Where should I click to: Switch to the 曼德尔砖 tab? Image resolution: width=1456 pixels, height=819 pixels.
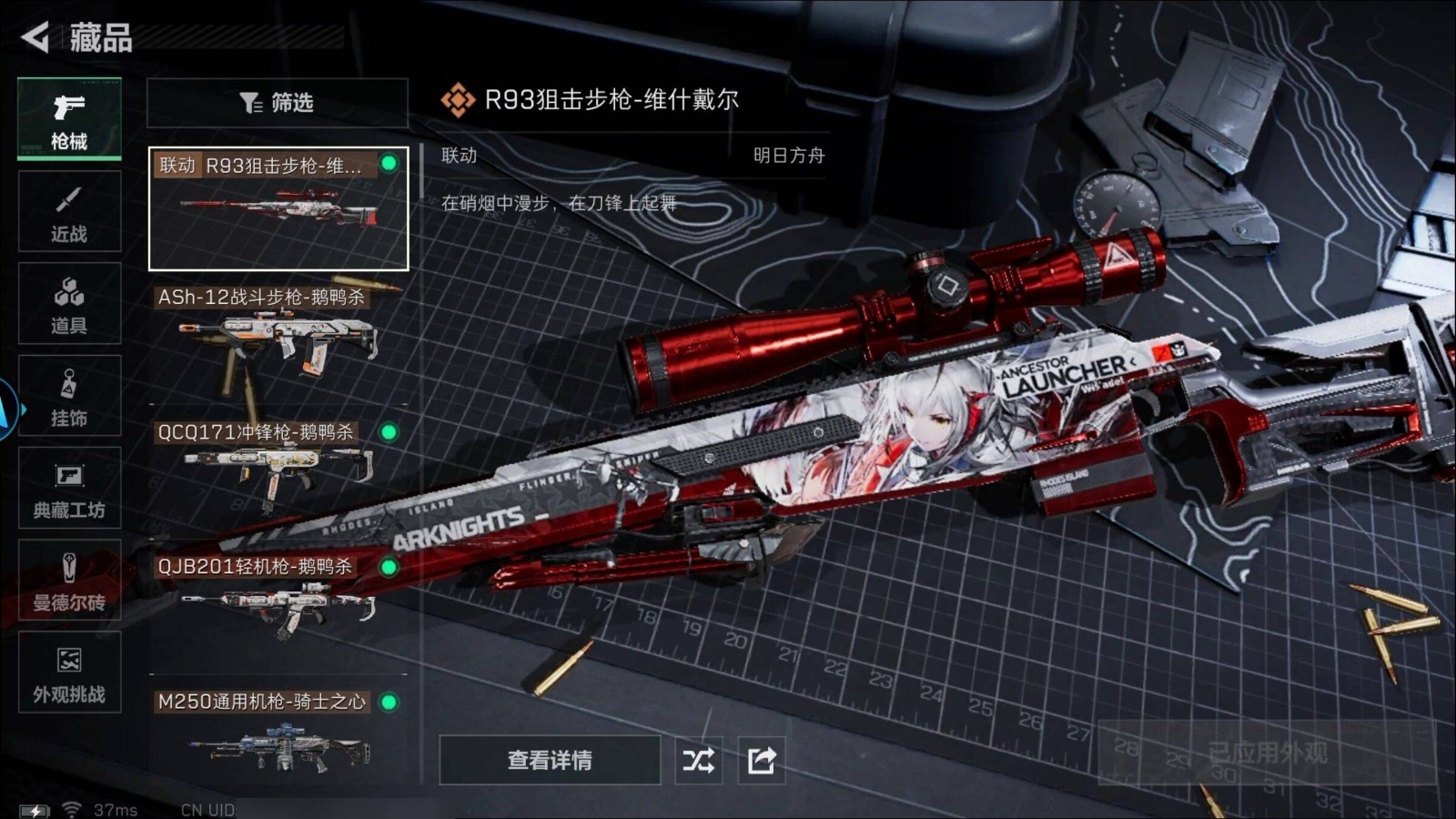[69, 581]
